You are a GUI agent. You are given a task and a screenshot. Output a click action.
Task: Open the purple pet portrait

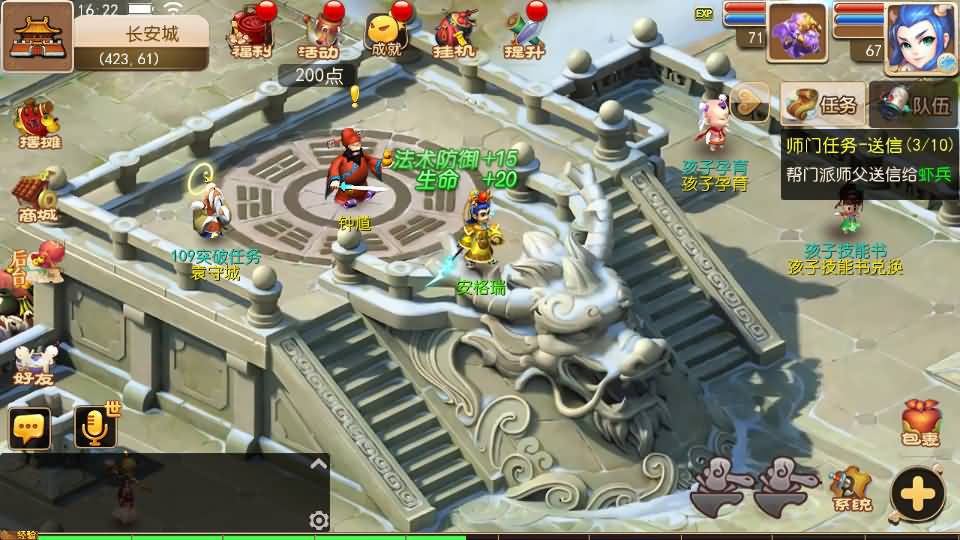[797, 32]
